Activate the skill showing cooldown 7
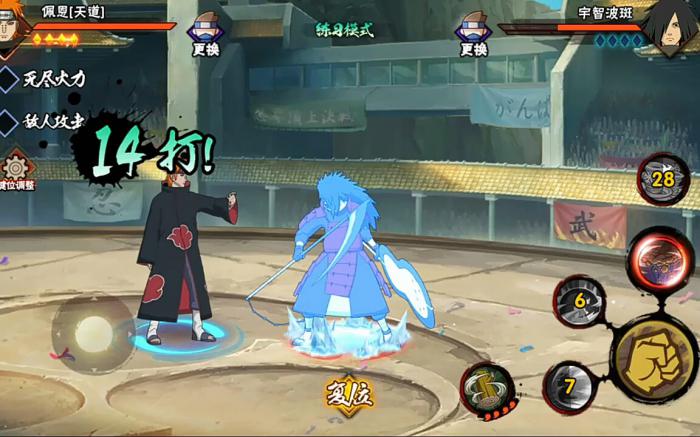700x437 pixels. tap(570, 387)
